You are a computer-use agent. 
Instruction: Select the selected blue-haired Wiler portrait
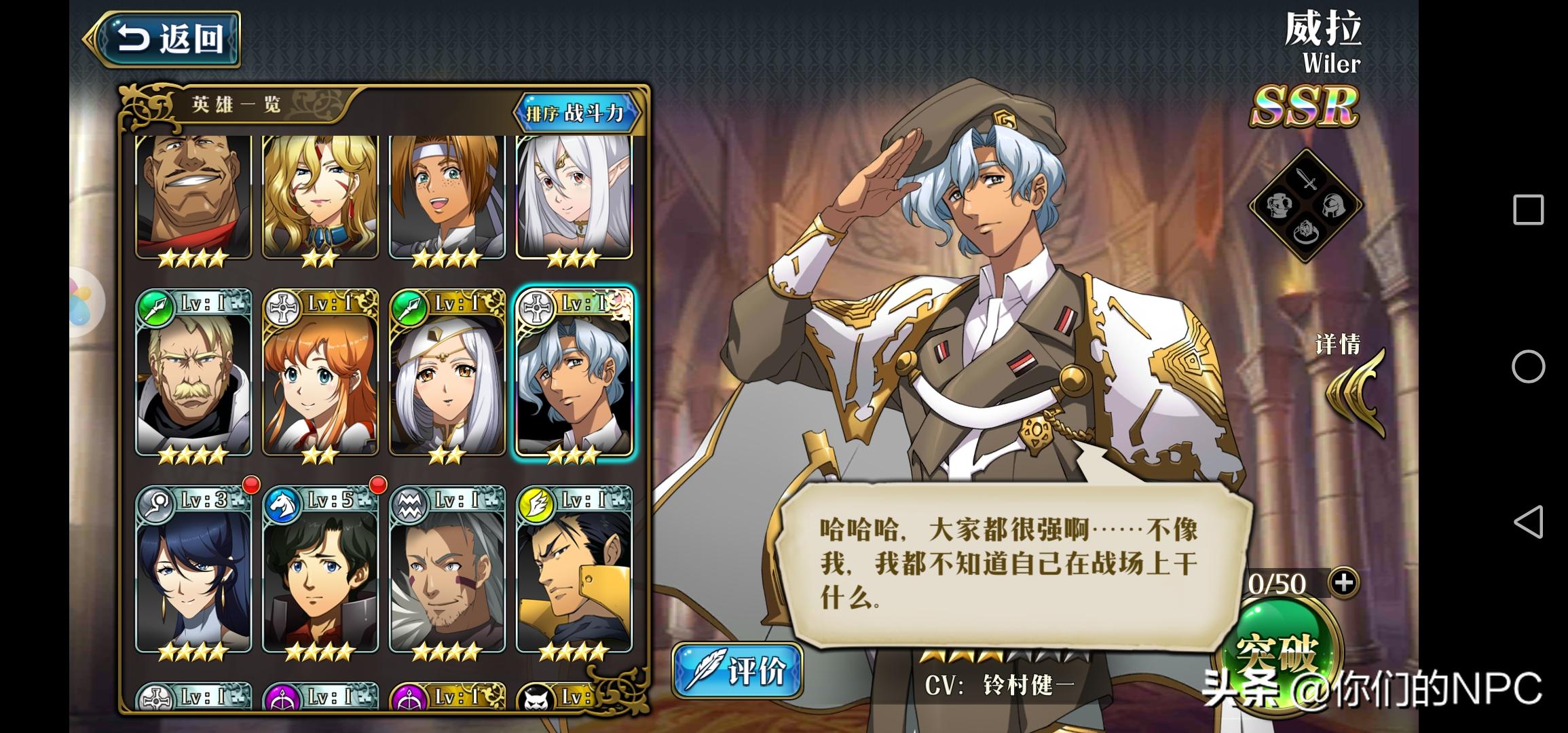[x=574, y=375]
